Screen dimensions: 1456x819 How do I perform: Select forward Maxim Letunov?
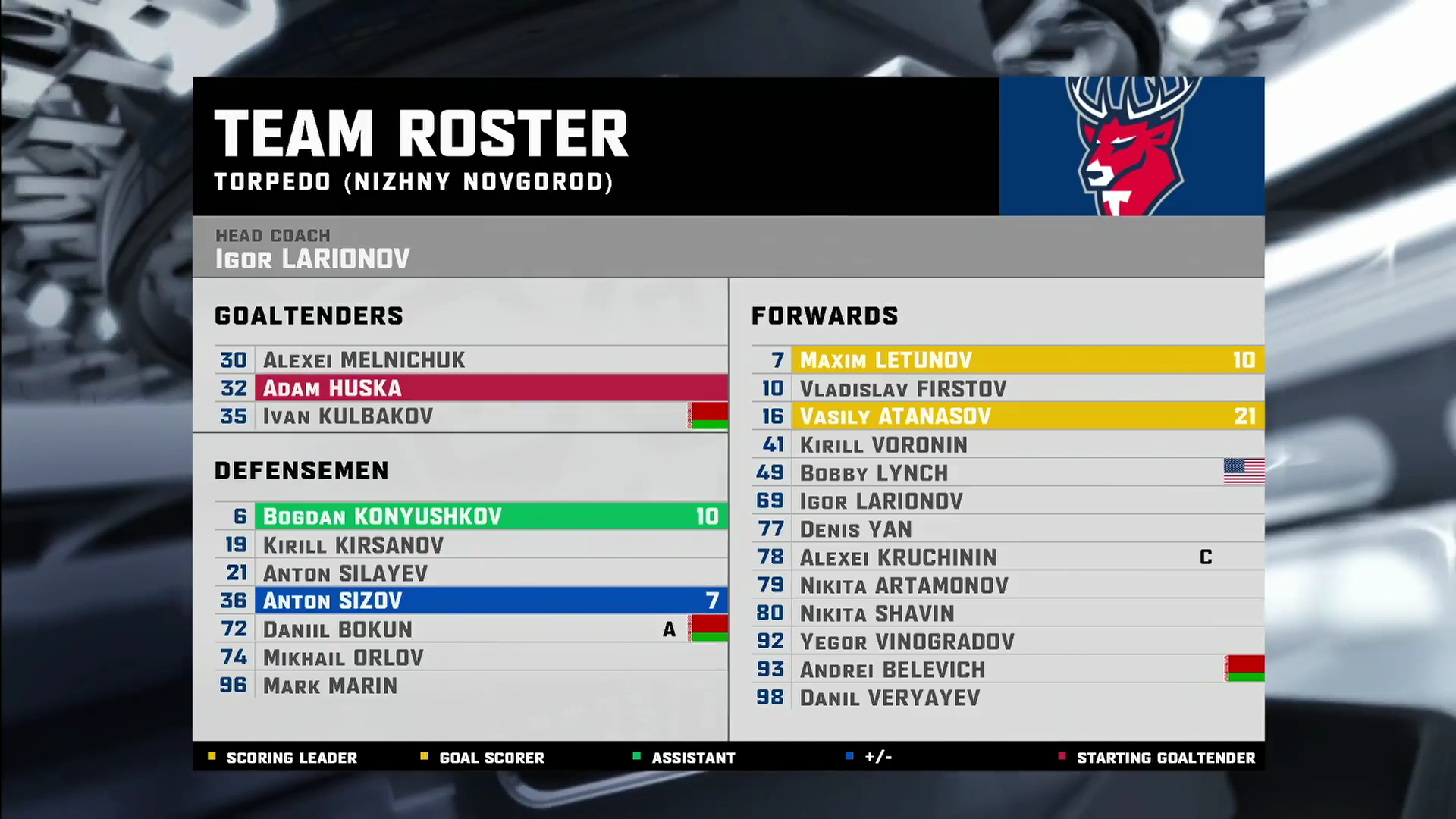click(x=1009, y=360)
